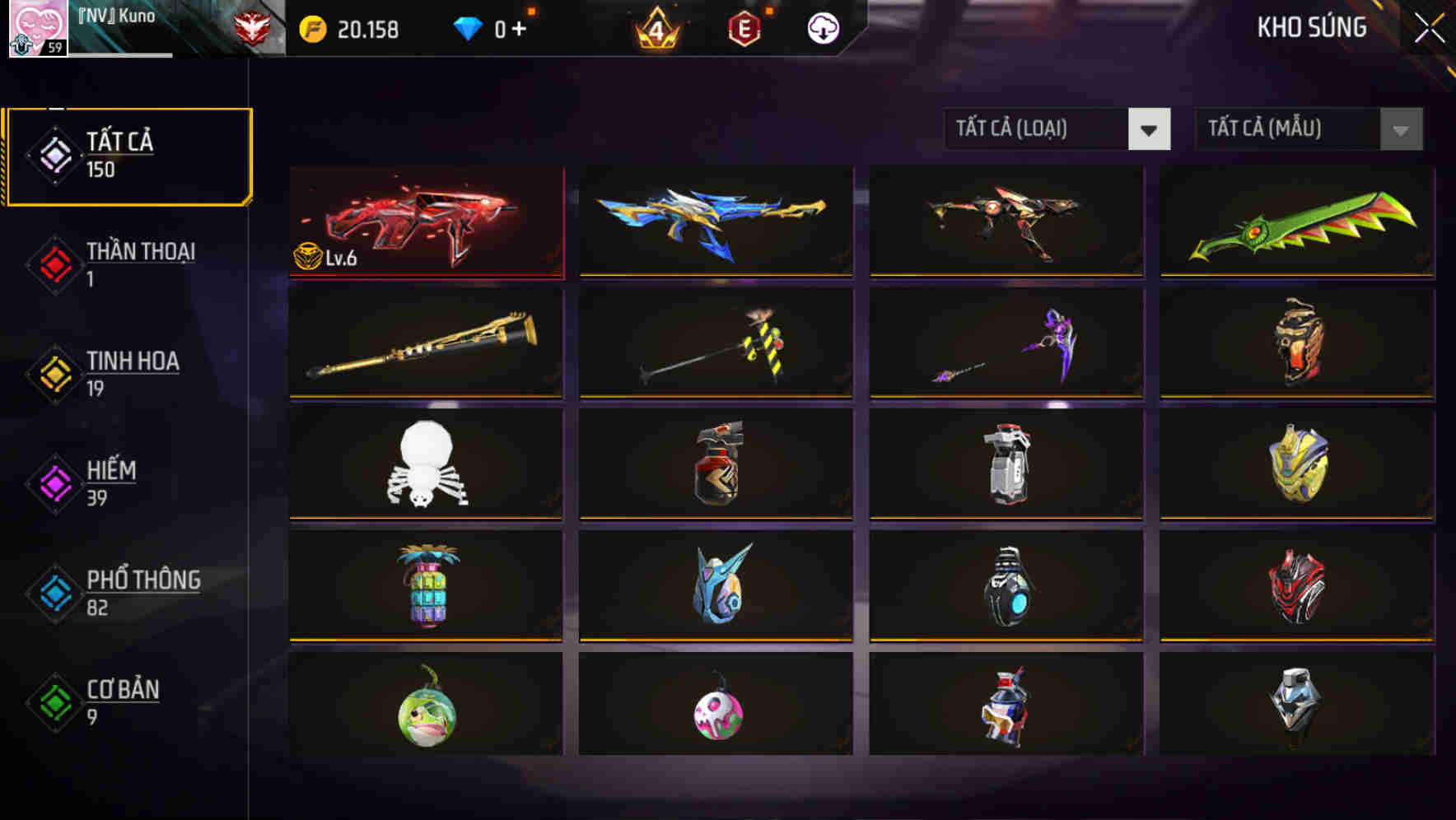Click the KHO SÚNG title label

pyautogui.click(x=1313, y=27)
